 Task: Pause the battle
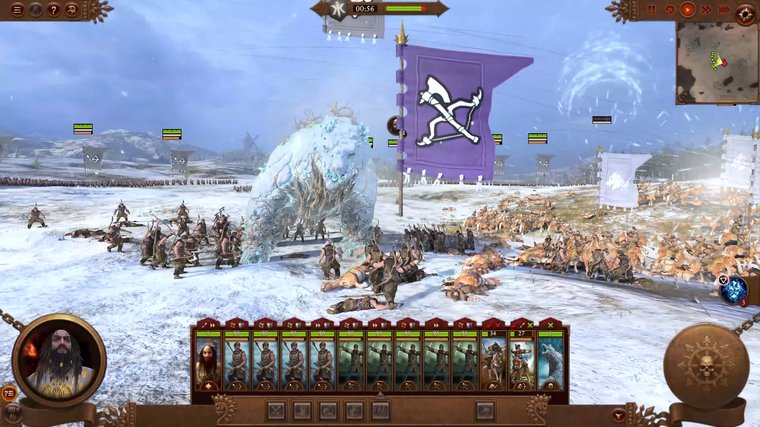(652, 10)
